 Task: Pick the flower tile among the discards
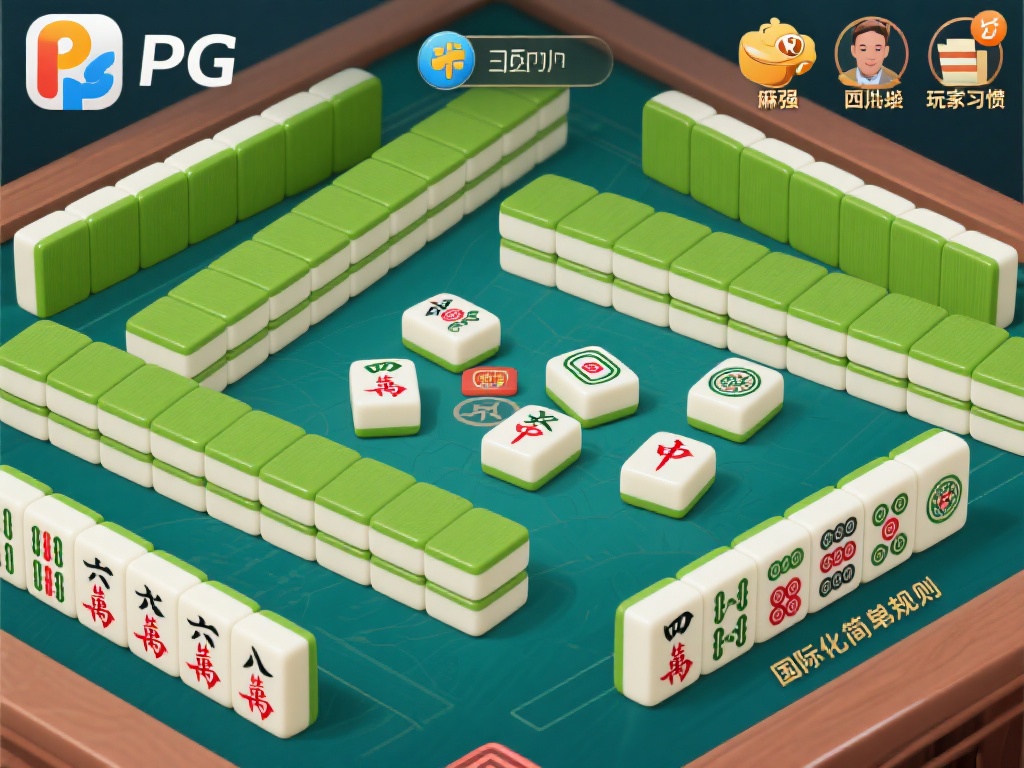click(x=451, y=326)
